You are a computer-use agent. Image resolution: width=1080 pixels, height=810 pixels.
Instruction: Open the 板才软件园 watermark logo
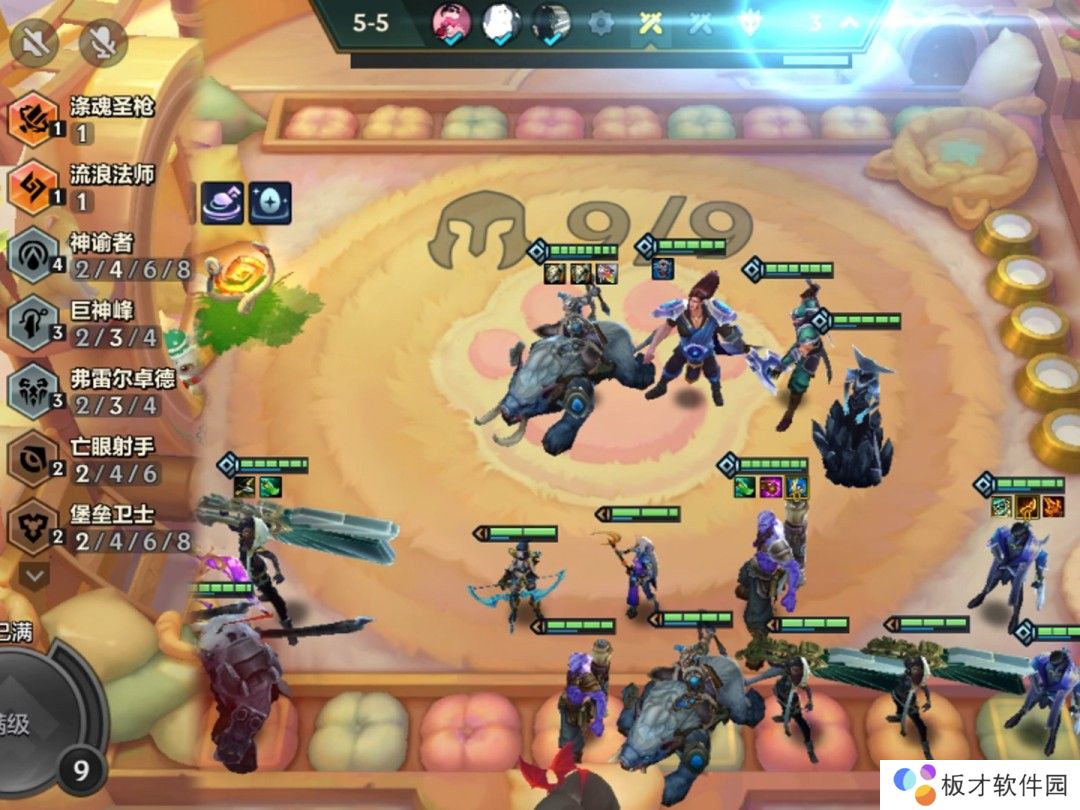point(980,784)
